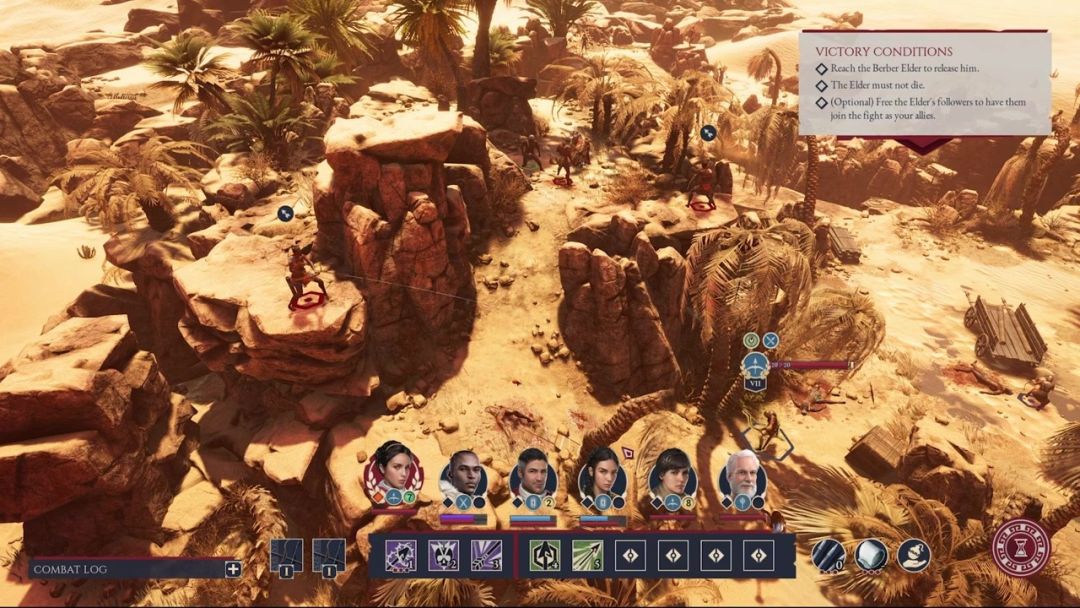The width and height of the screenshot is (1080, 608).
Task: Activate the purple ability in slot 1
Action: tap(401, 555)
